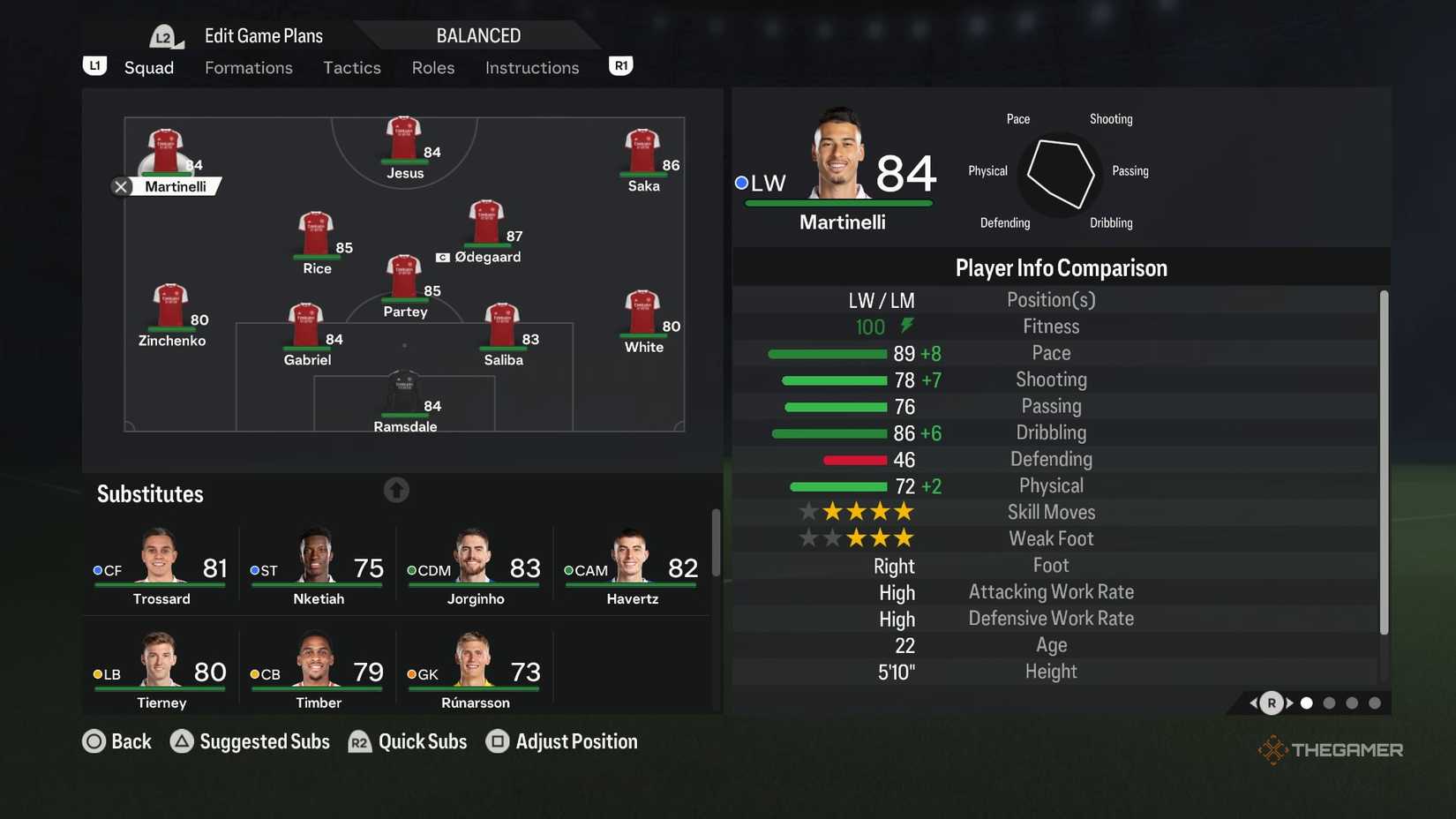Click the fitness lightning bolt icon
Screen dimensions: 1456x819
(x=905, y=325)
